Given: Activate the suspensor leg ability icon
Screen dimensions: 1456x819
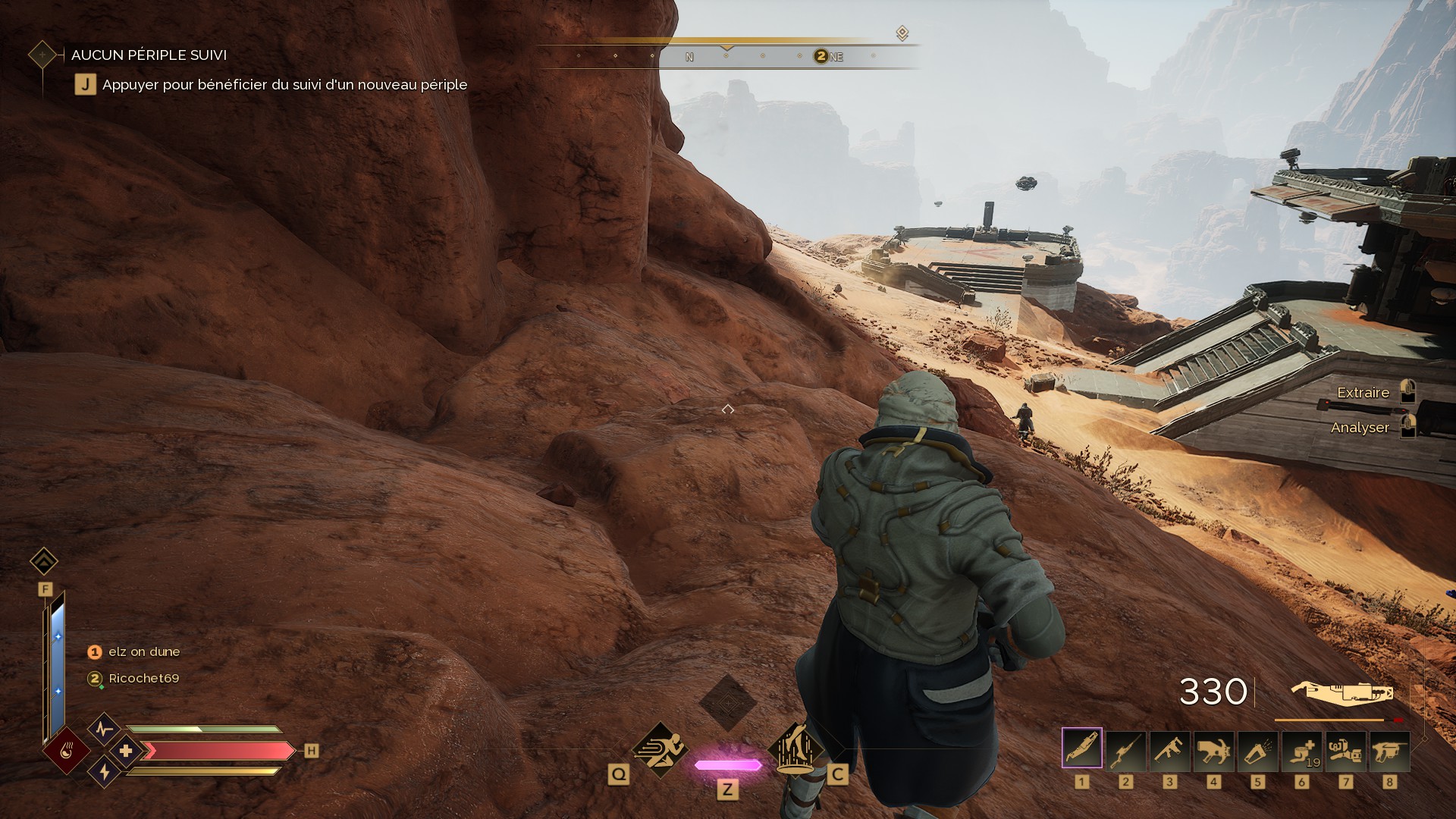Looking at the screenshot, I should (795, 749).
